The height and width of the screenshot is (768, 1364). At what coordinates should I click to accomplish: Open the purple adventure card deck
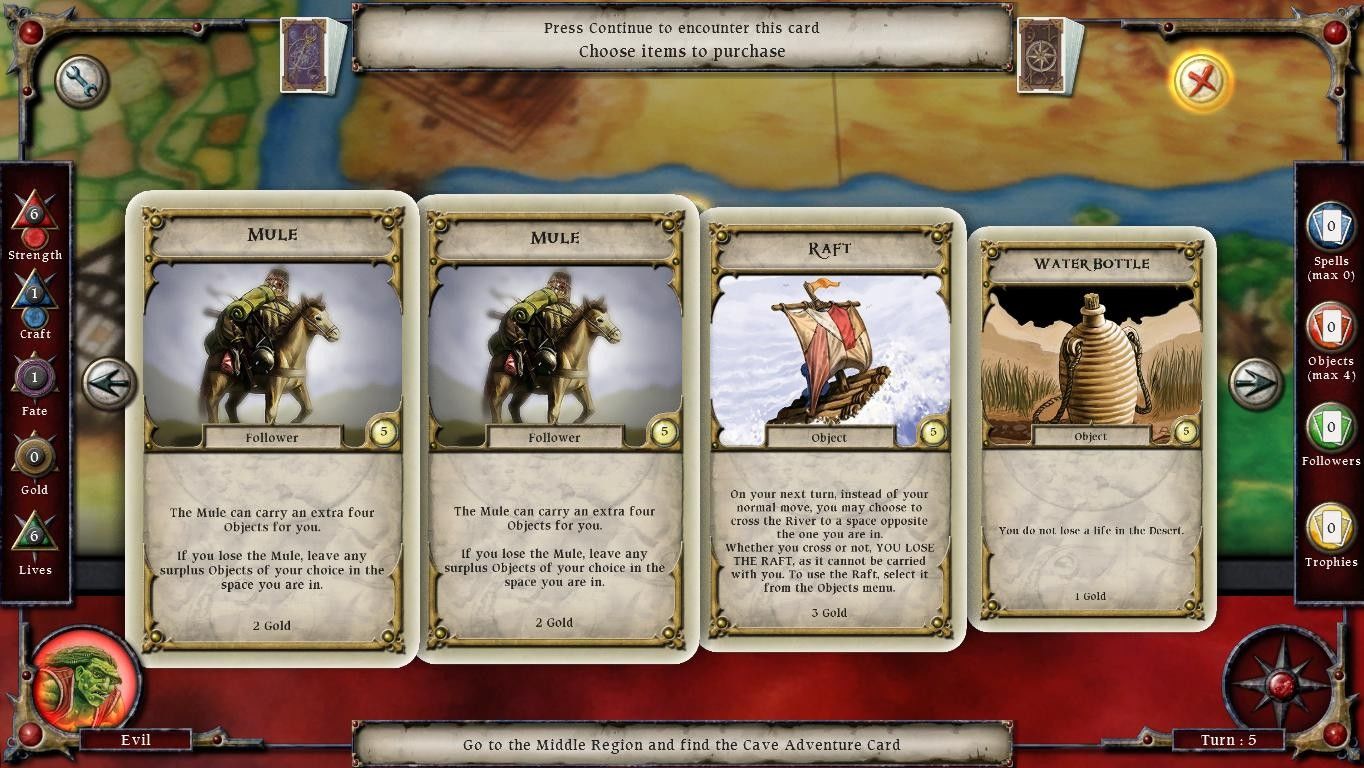[313, 55]
